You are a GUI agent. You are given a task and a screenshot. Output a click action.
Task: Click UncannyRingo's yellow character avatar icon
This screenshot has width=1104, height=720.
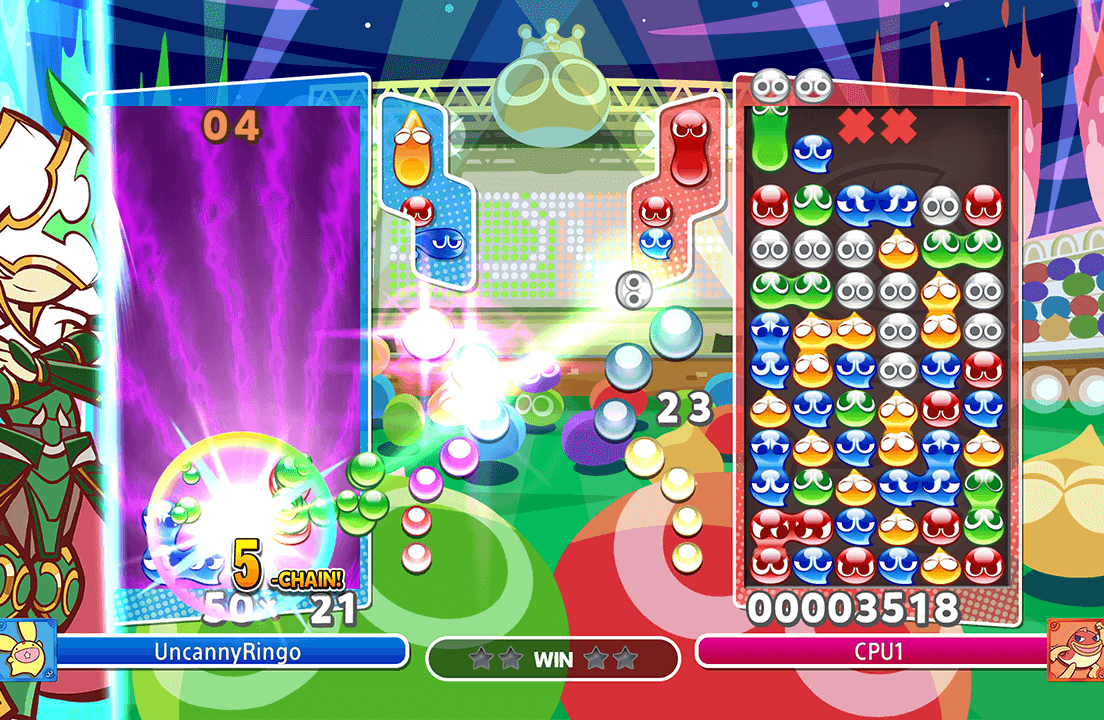coord(28,650)
